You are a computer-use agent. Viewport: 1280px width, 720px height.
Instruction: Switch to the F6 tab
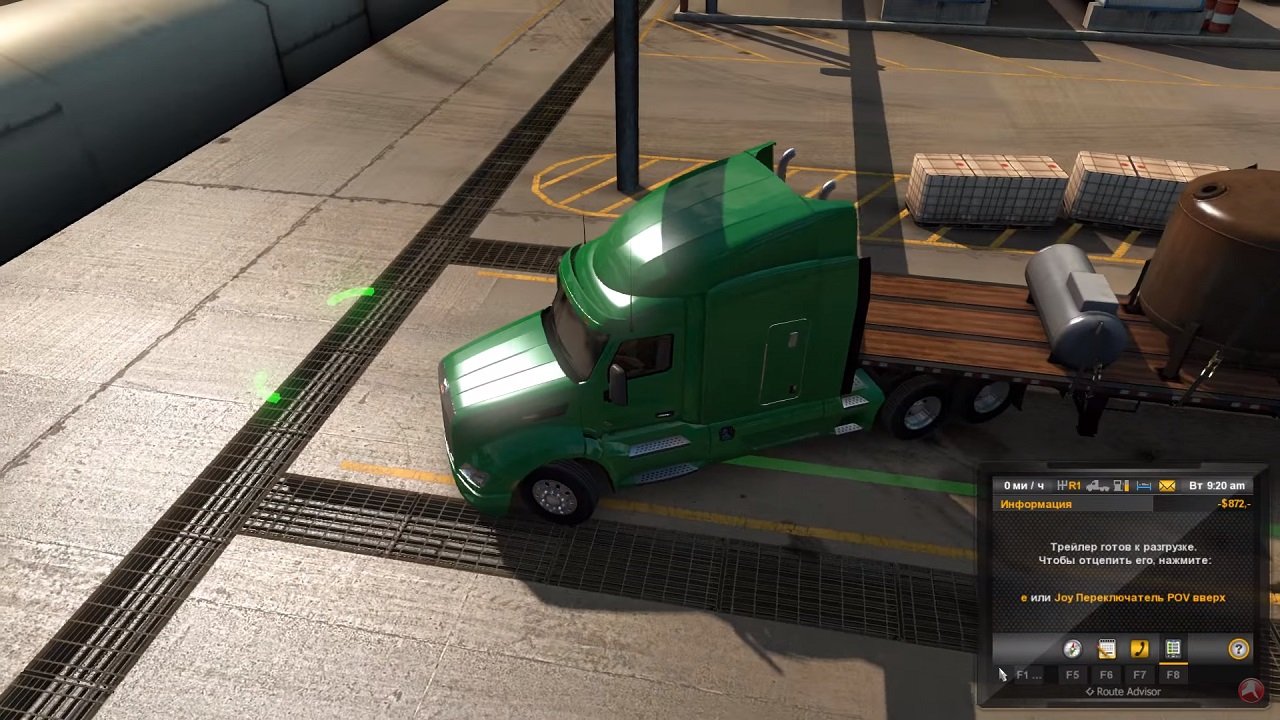pos(1108,674)
